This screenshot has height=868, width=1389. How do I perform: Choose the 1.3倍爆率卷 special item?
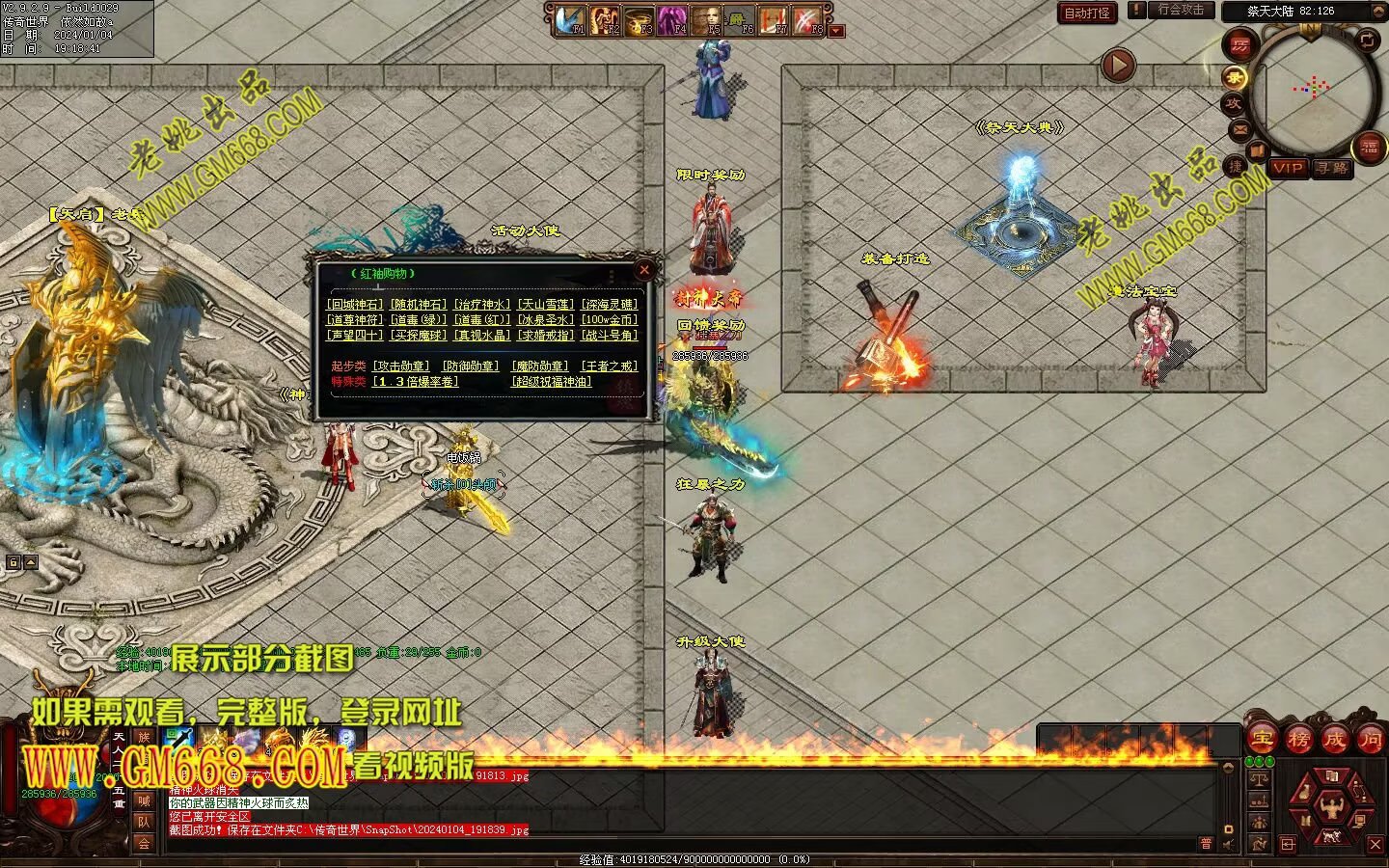(416, 382)
